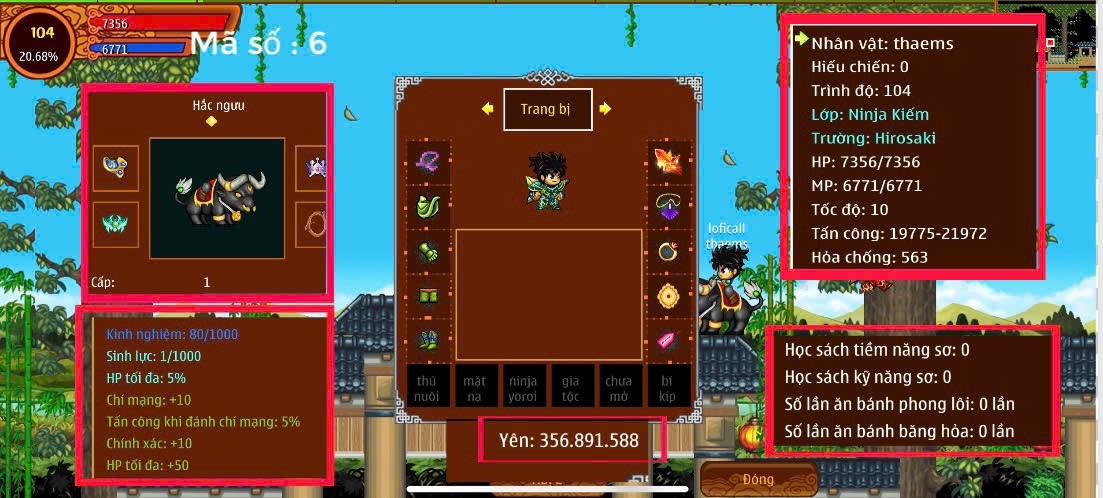This screenshot has height=498, width=1103.
Task: Go to the previous tab with left arrow
Action: (487, 109)
